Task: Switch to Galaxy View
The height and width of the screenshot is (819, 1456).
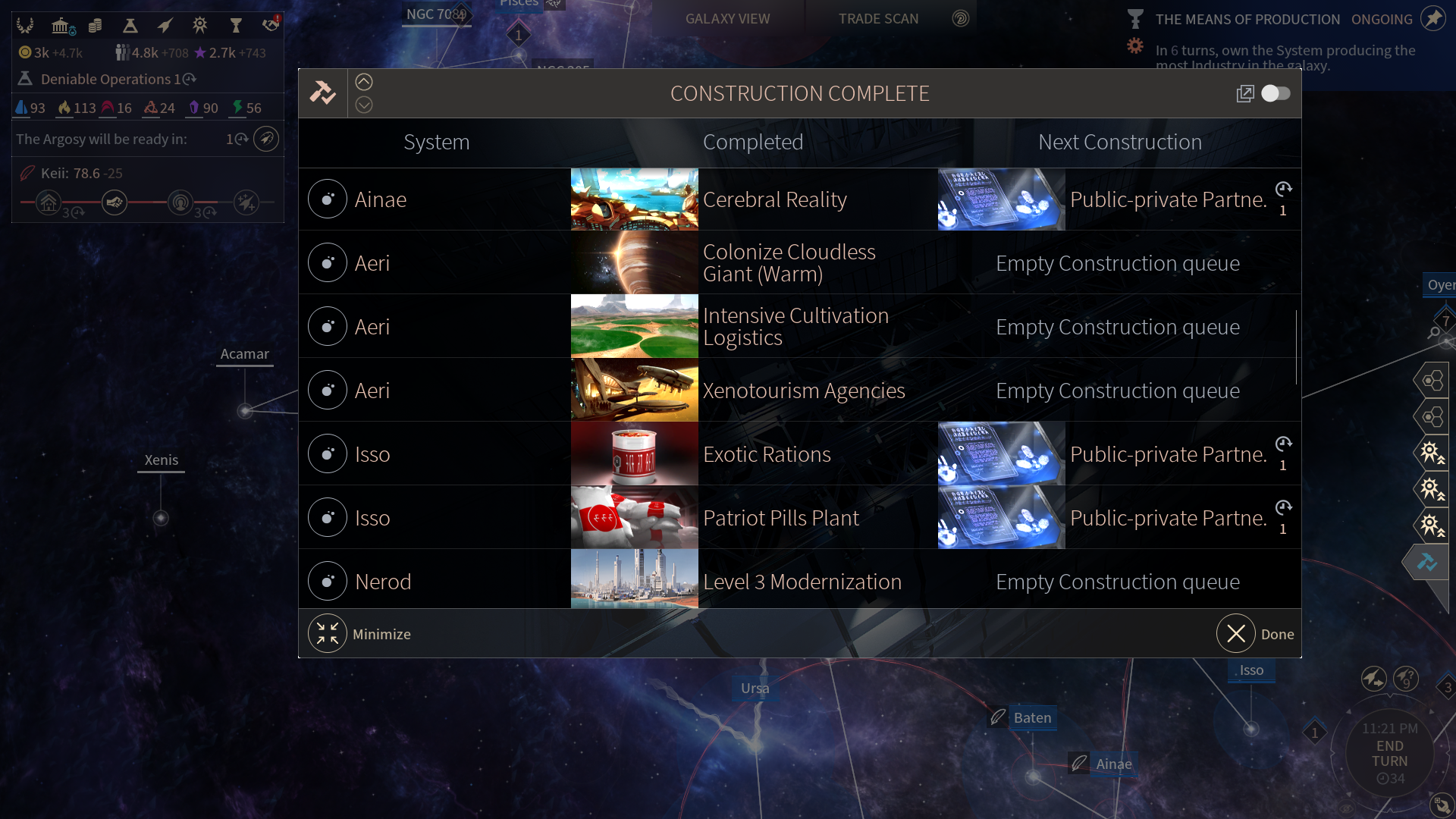Action: [727, 19]
